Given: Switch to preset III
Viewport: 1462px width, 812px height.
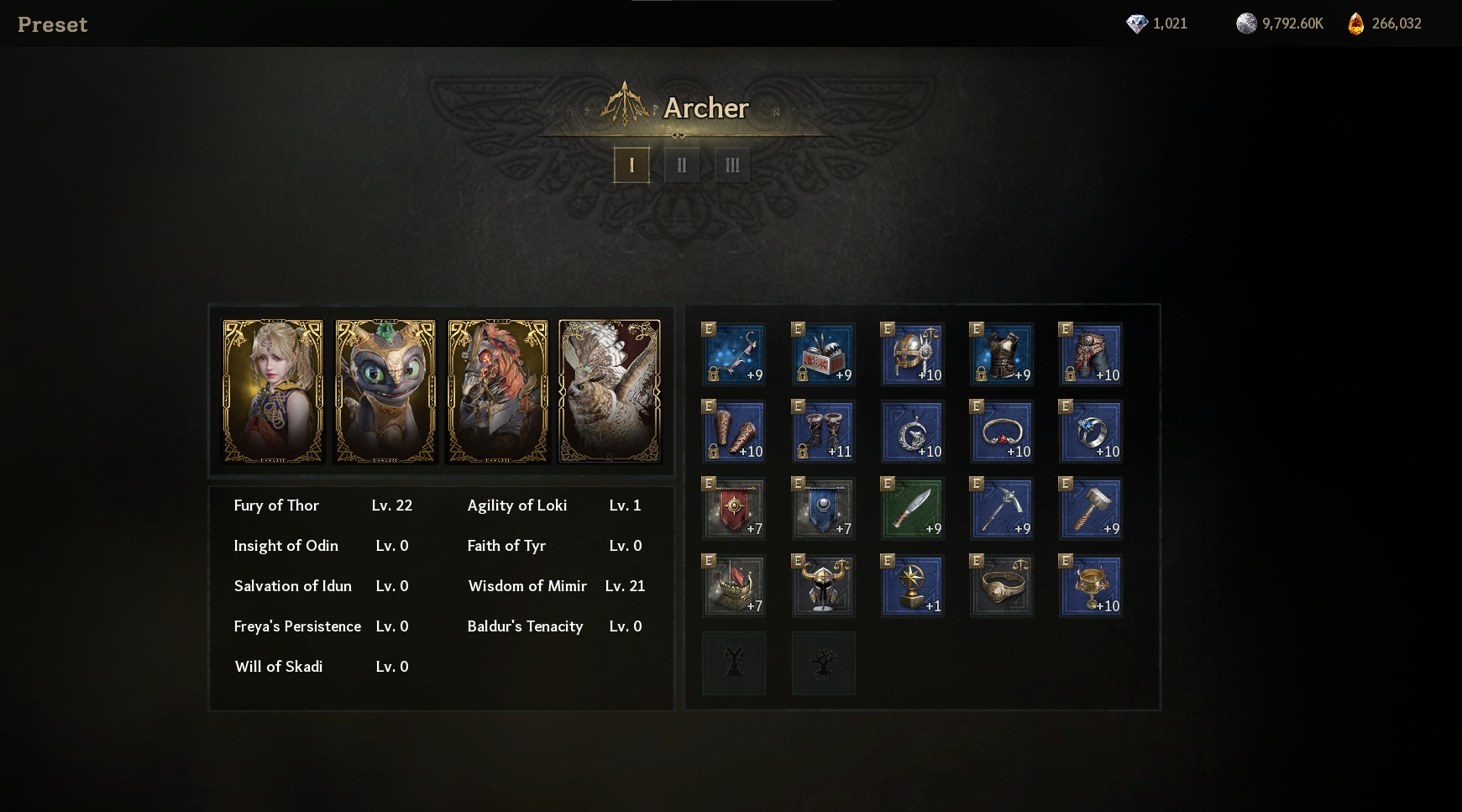Looking at the screenshot, I should click(x=732, y=165).
